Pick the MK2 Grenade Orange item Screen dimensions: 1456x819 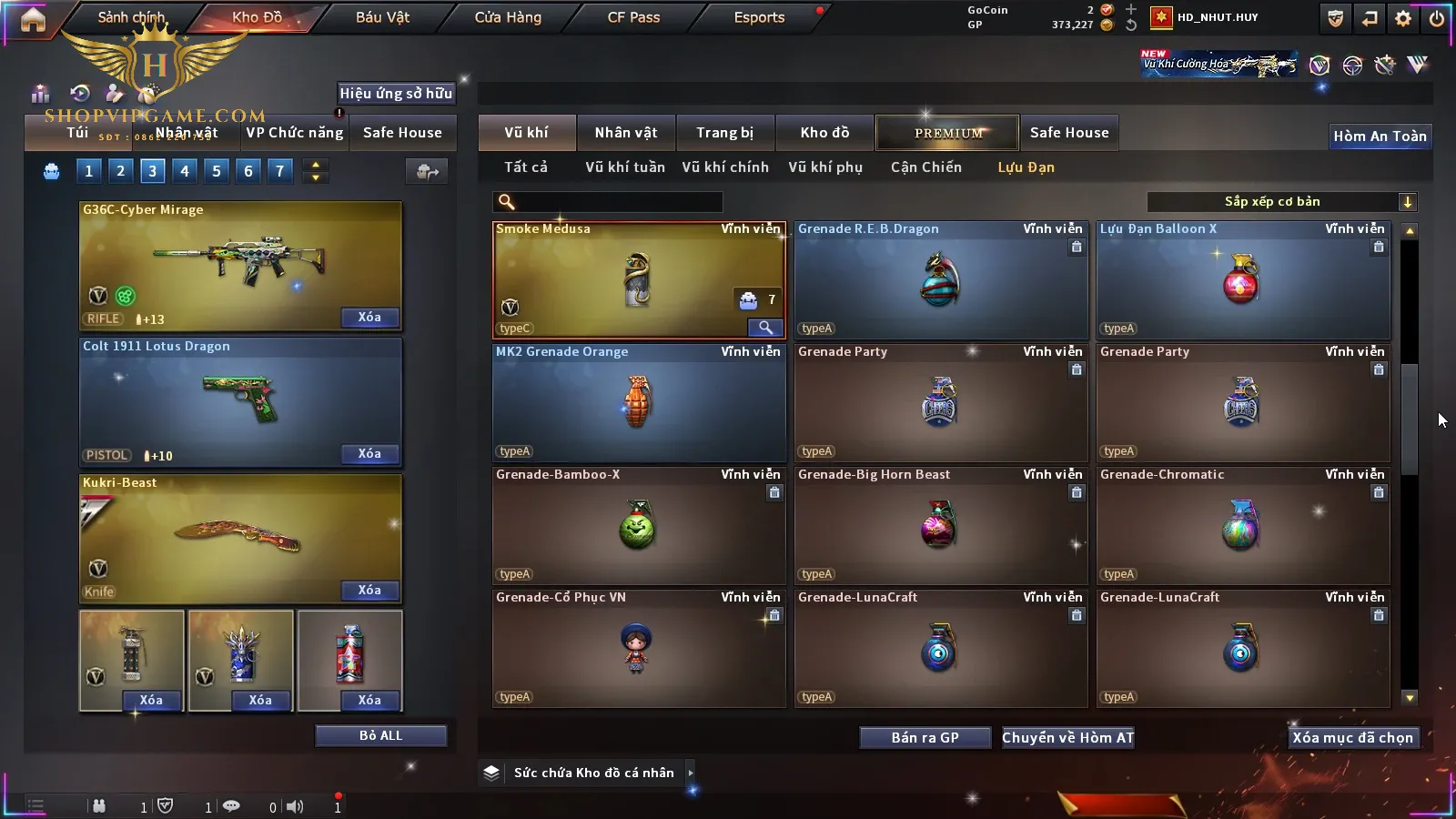[638, 402]
